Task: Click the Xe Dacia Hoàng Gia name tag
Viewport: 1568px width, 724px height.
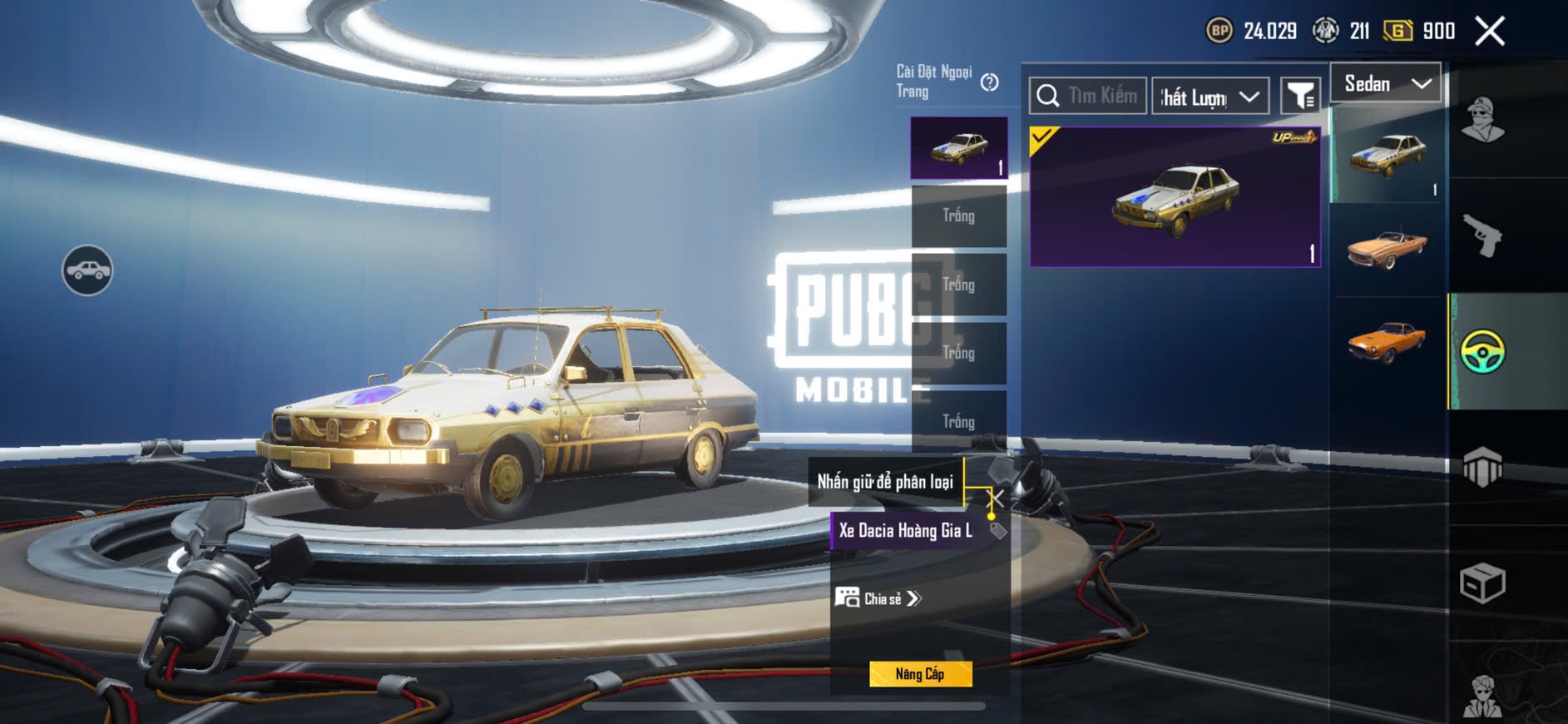Action: pos(907,531)
